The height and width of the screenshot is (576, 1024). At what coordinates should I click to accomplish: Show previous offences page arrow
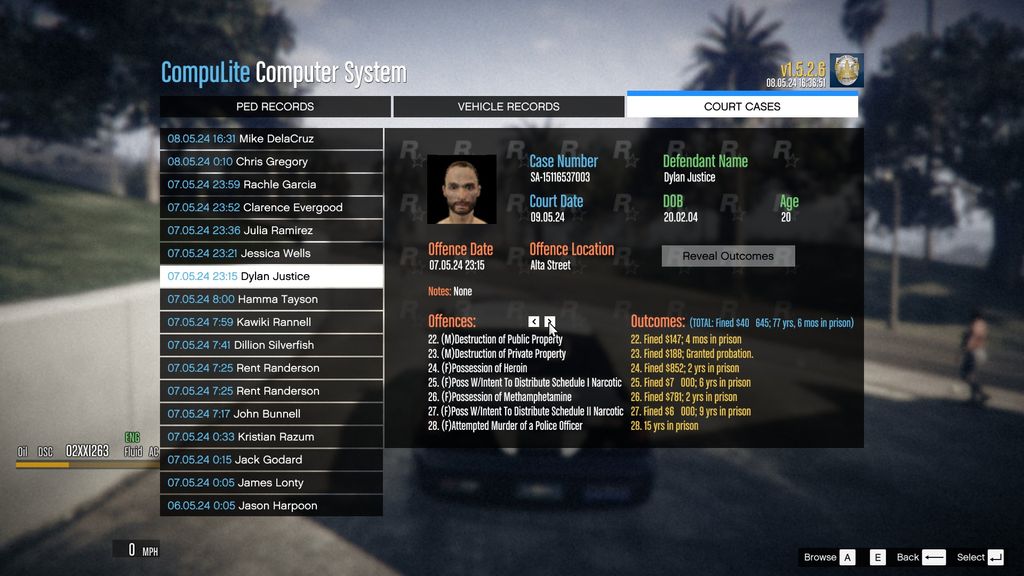point(534,322)
